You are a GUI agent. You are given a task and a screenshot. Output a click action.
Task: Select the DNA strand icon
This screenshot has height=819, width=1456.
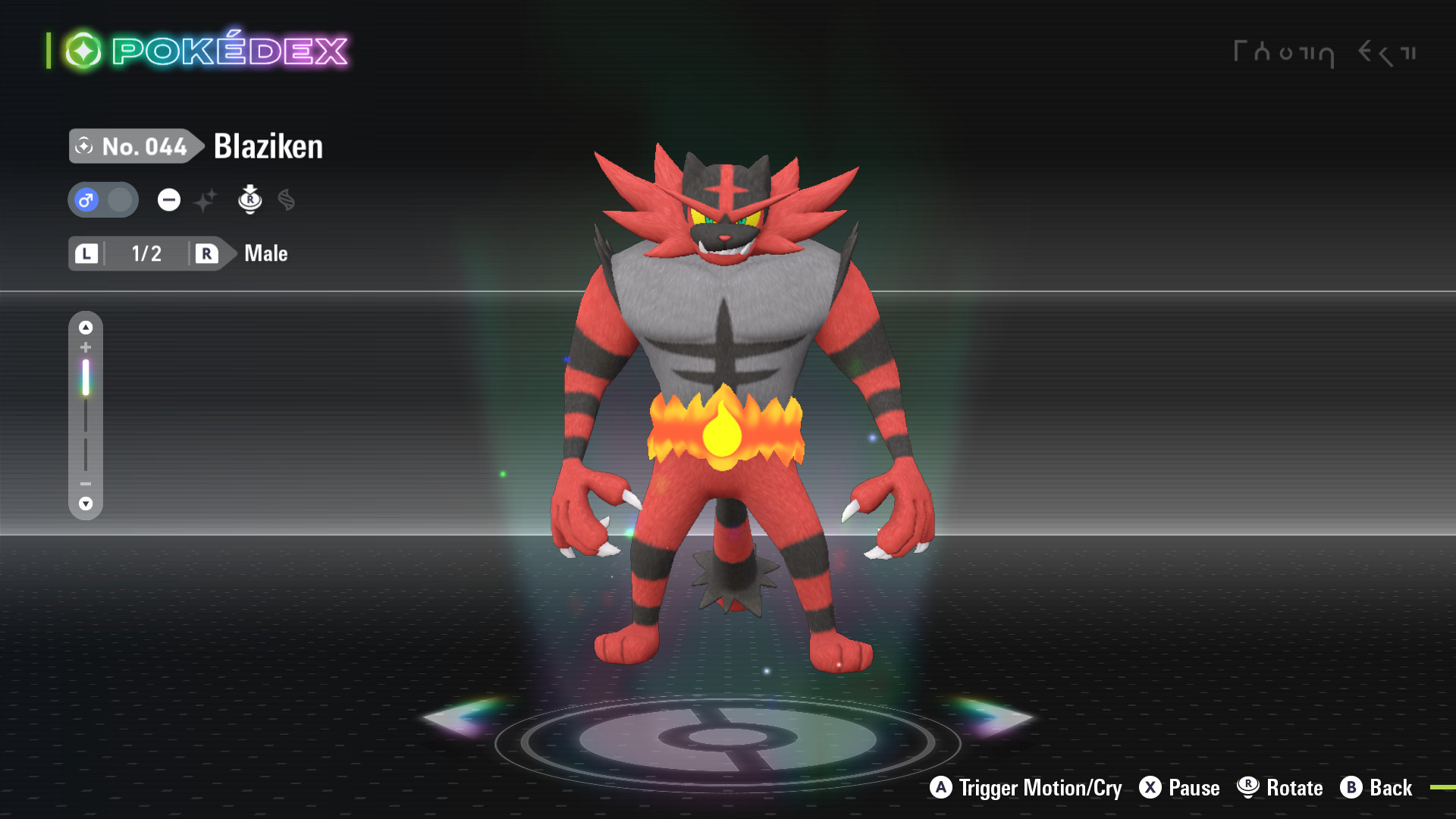(287, 199)
